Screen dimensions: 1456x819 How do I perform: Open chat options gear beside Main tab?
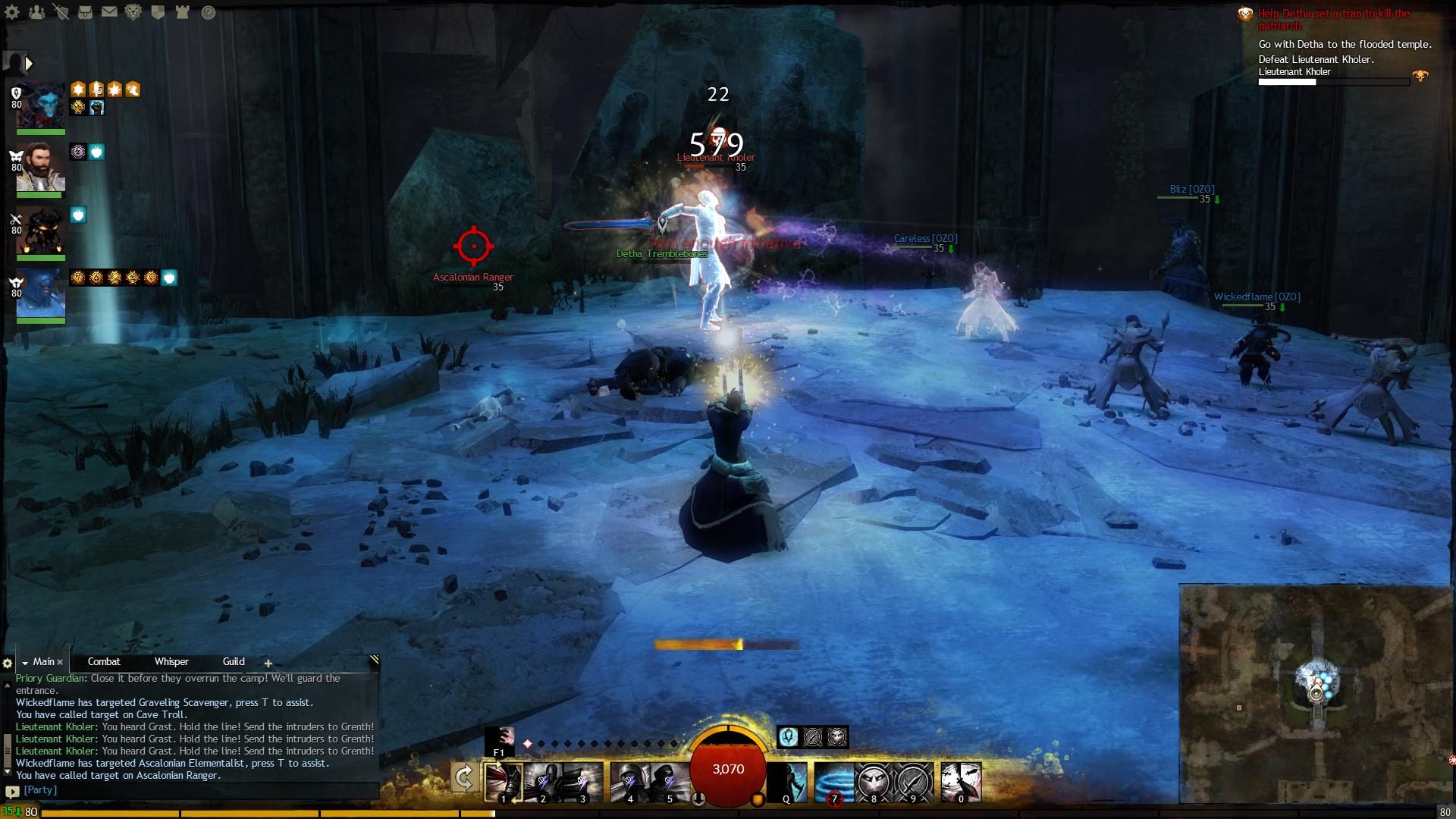(x=8, y=664)
